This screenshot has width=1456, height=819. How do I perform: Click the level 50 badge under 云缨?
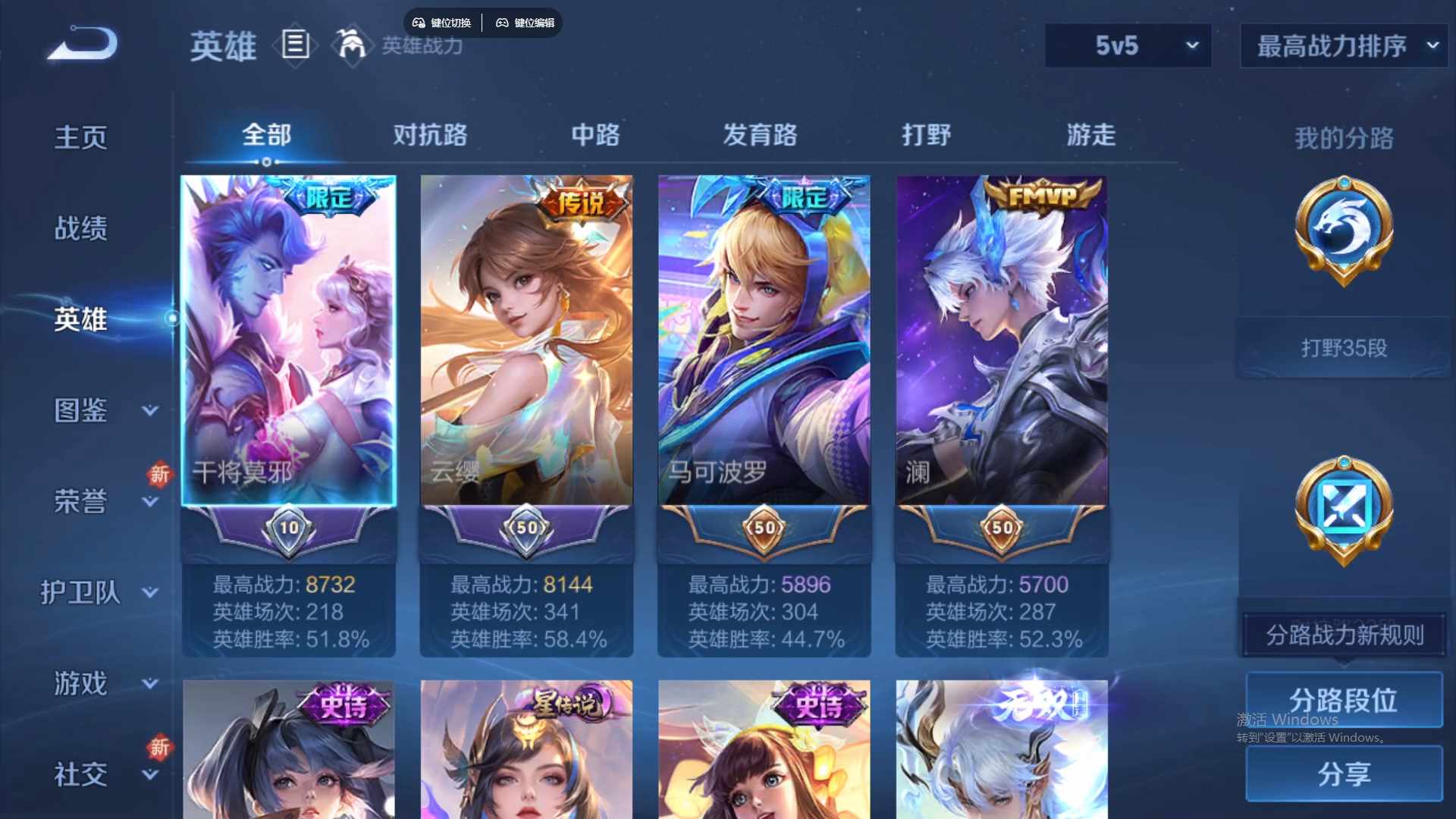coord(526,526)
